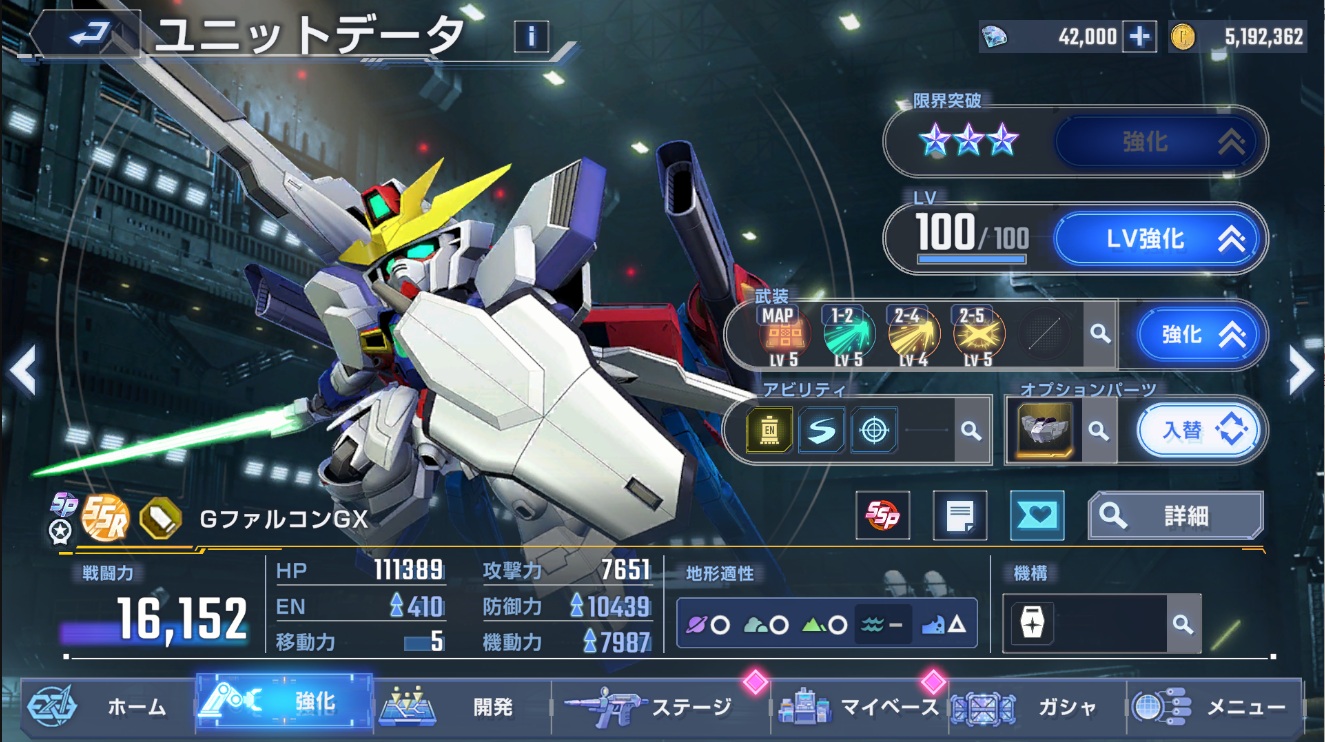
Task: Swap option parts with 入替 button
Action: pyautogui.click(x=1198, y=430)
